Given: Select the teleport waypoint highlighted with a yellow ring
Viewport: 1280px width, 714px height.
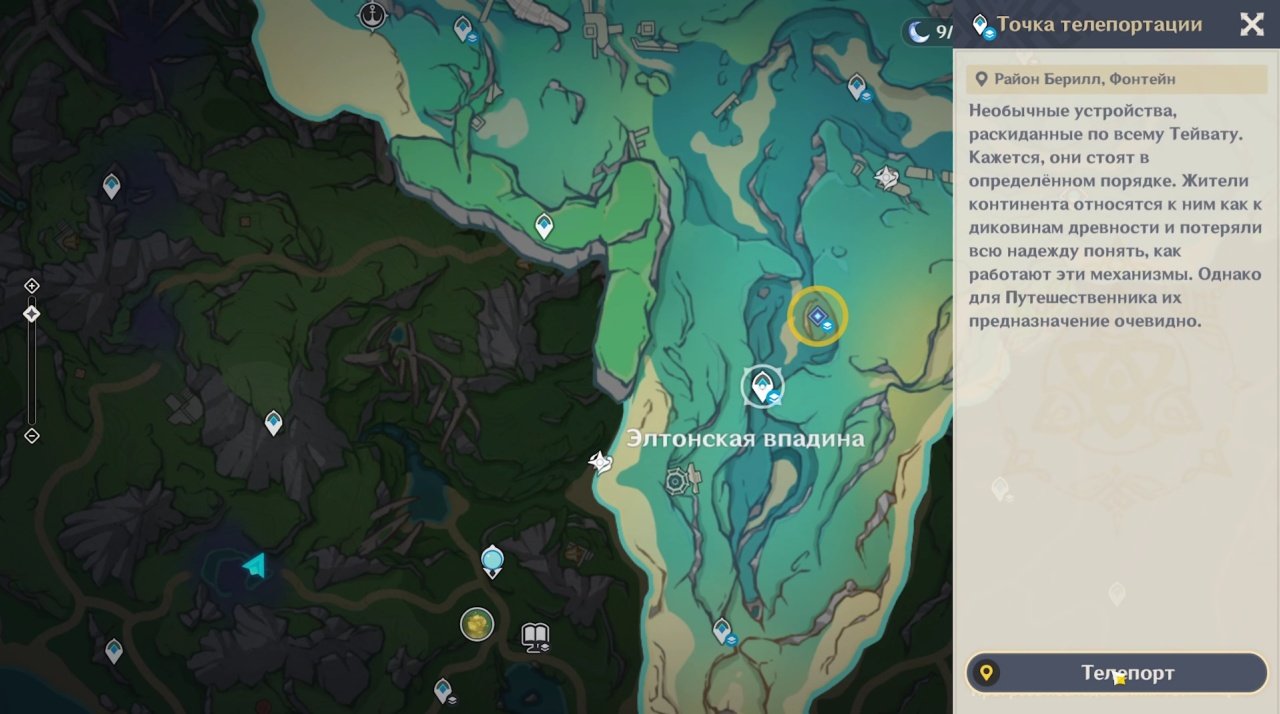Looking at the screenshot, I should [818, 317].
